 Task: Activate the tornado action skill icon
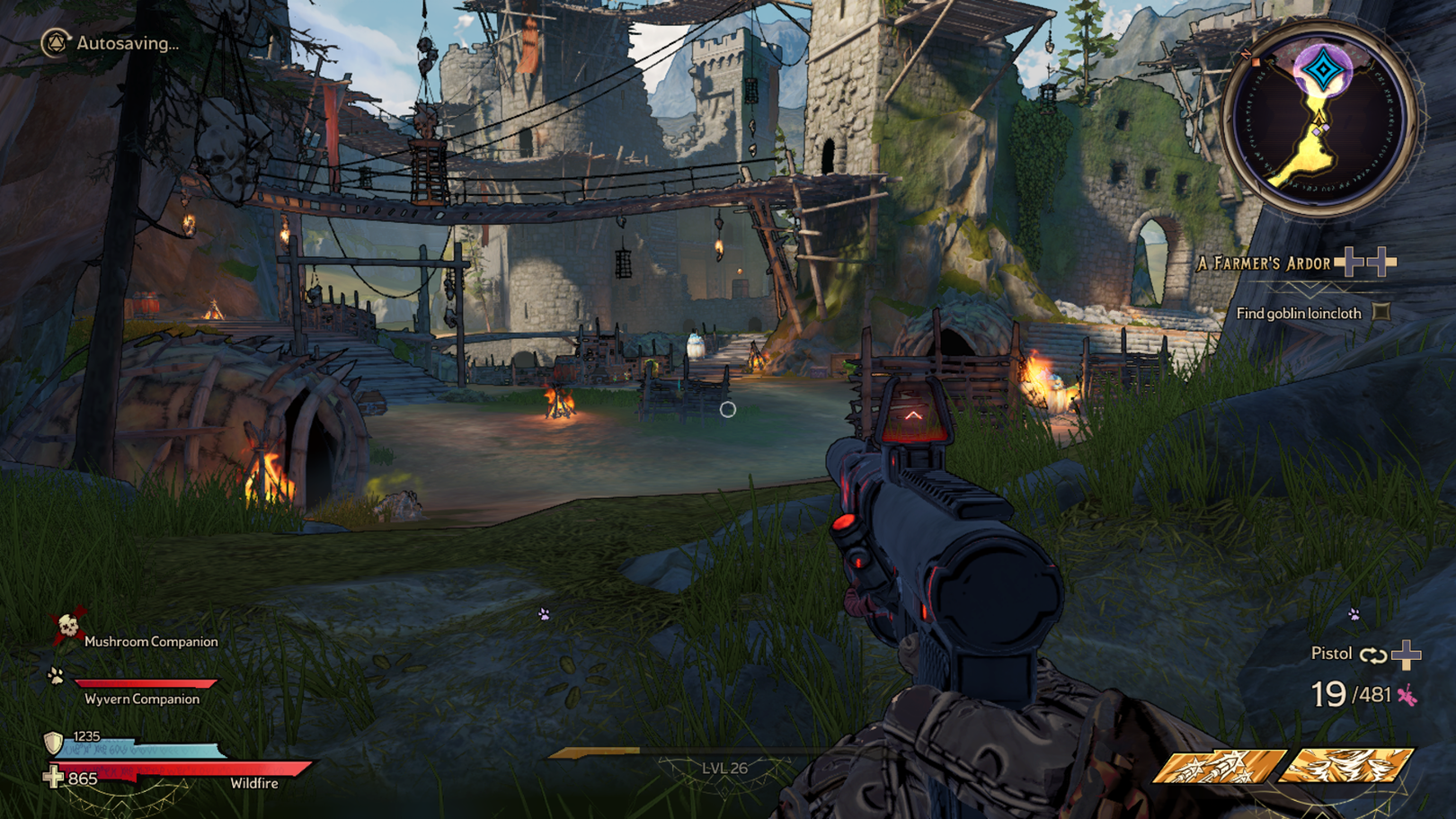point(1345,766)
